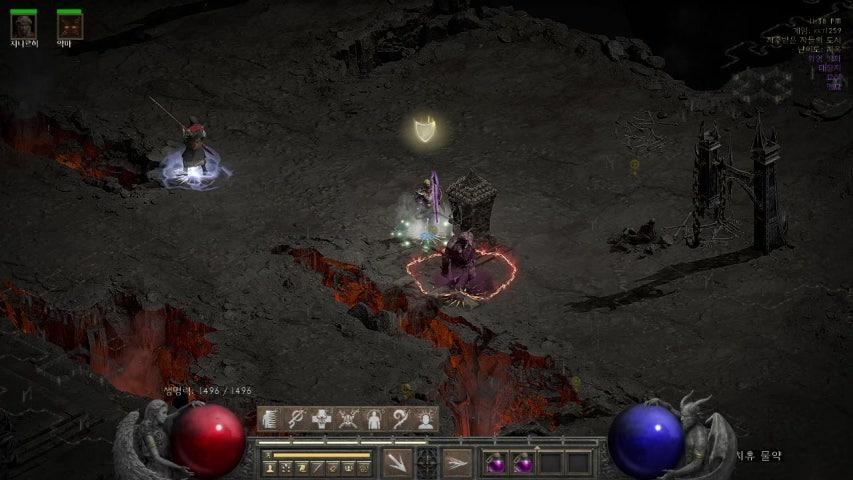Select the mercenary portrait
This screenshot has height=480, width=853.
(23, 24)
